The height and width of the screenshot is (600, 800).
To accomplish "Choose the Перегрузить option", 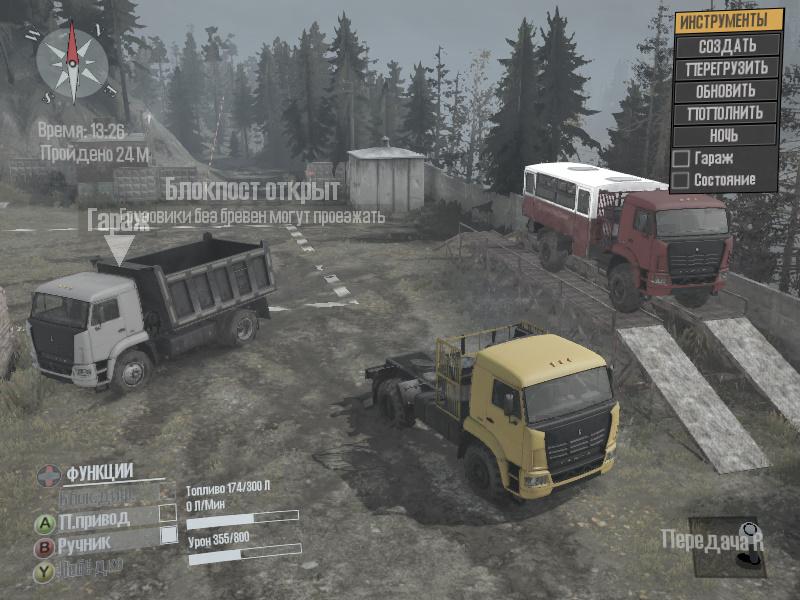I will (x=727, y=68).
